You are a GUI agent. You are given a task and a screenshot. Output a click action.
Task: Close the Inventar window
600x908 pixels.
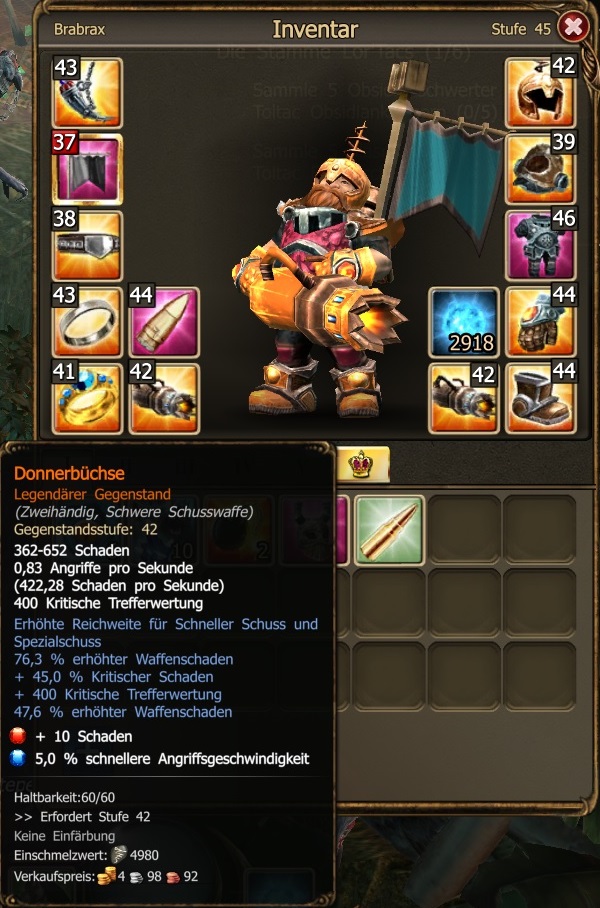click(573, 27)
